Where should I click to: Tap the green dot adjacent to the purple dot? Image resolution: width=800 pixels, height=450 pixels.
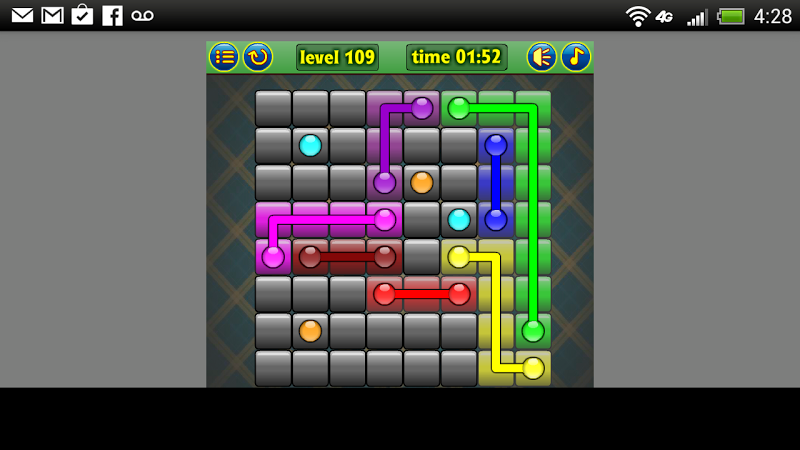(459, 108)
